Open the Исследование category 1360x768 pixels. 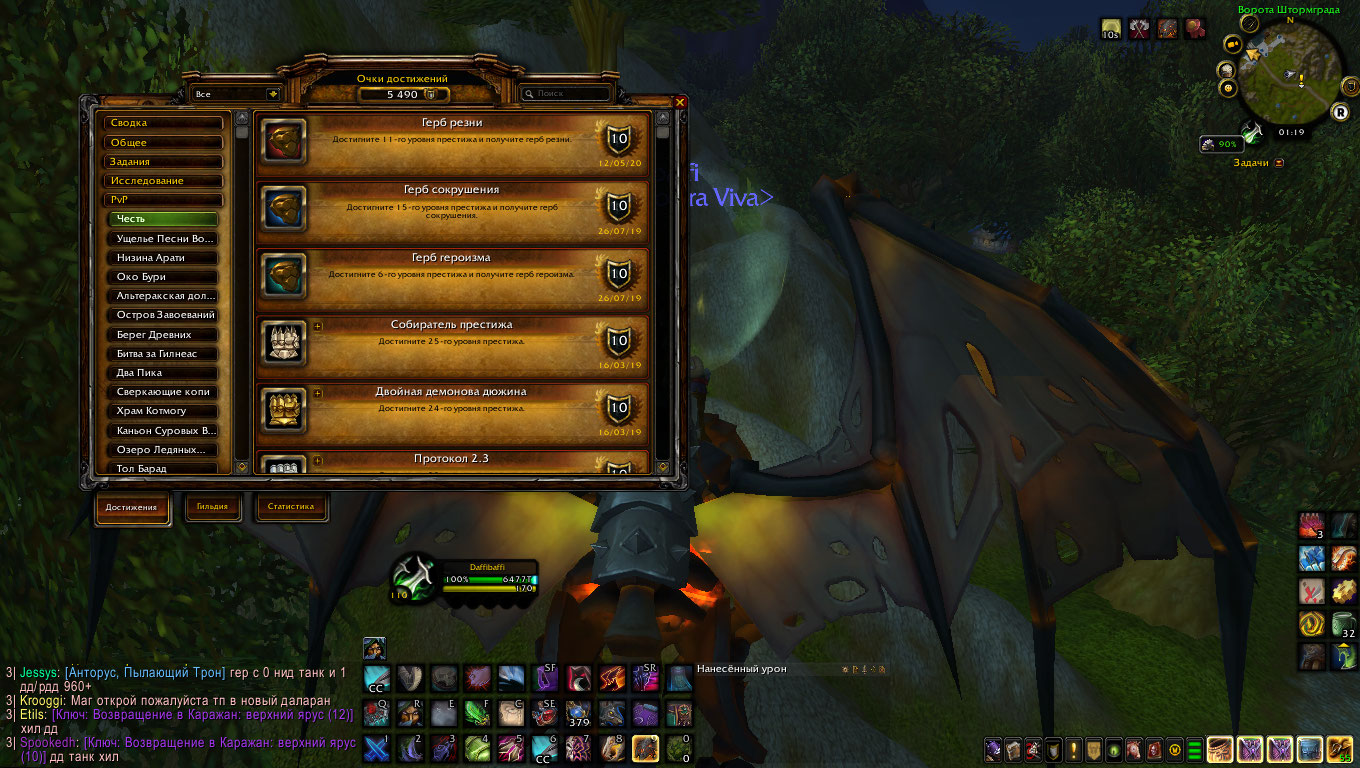coord(164,181)
